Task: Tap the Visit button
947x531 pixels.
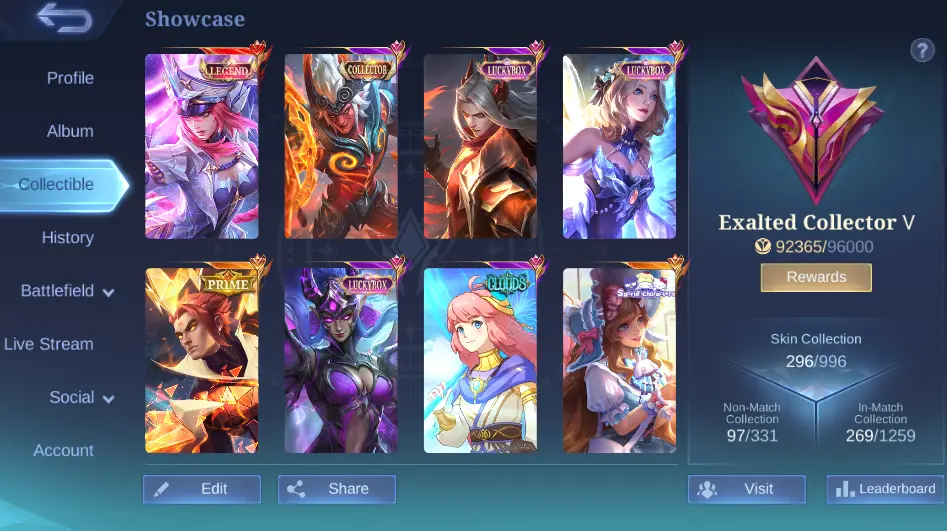Action: (x=747, y=489)
